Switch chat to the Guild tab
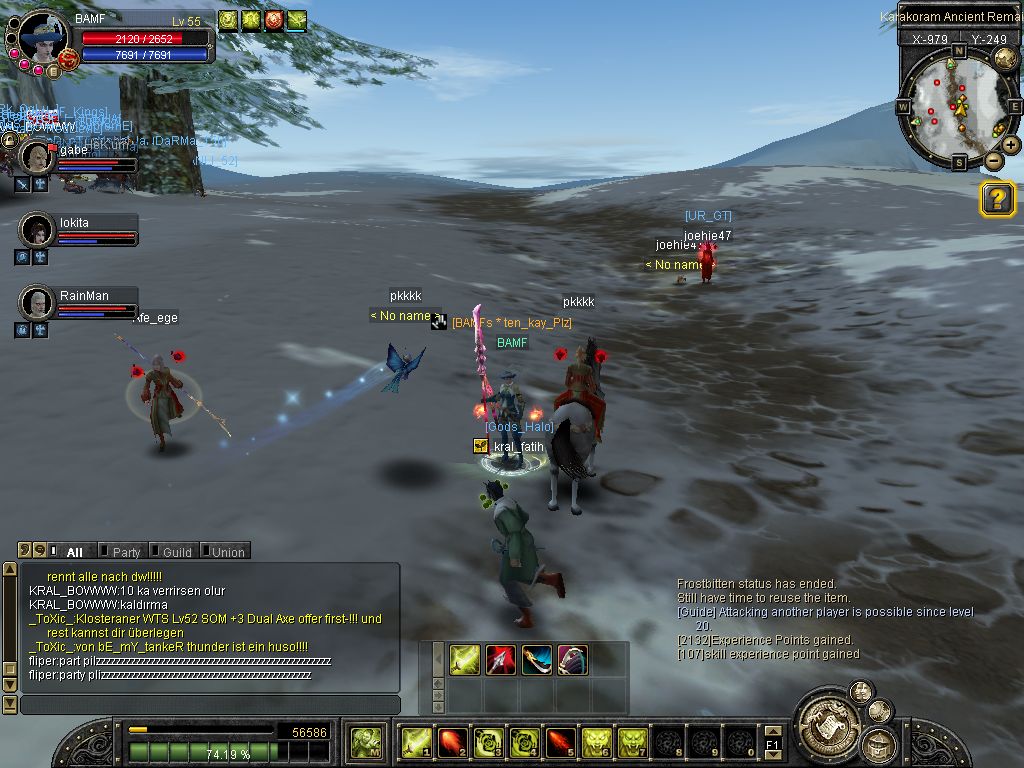Screen dimensions: 1024x768 click(x=177, y=552)
